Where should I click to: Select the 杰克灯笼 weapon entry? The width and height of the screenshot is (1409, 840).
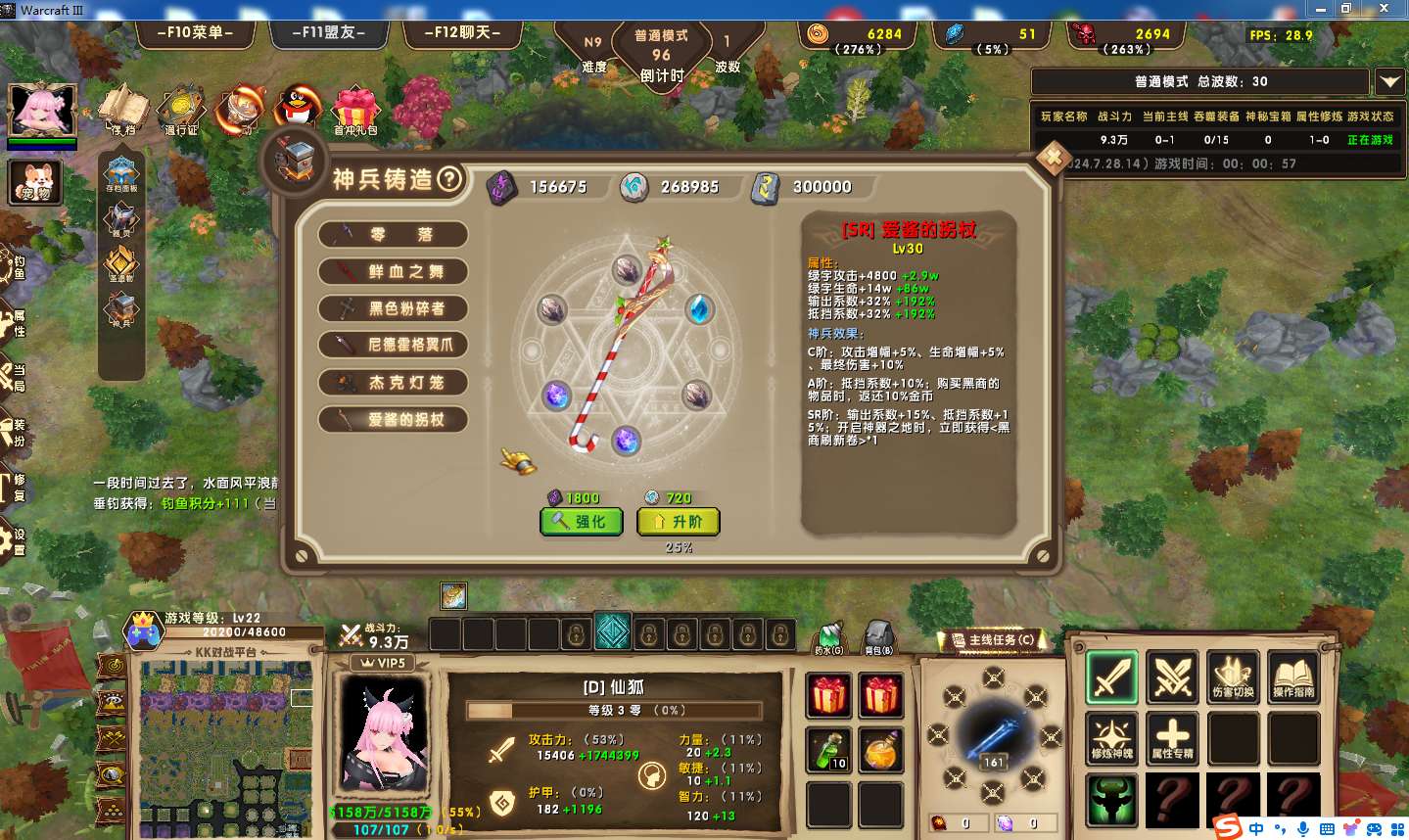click(x=394, y=383)
